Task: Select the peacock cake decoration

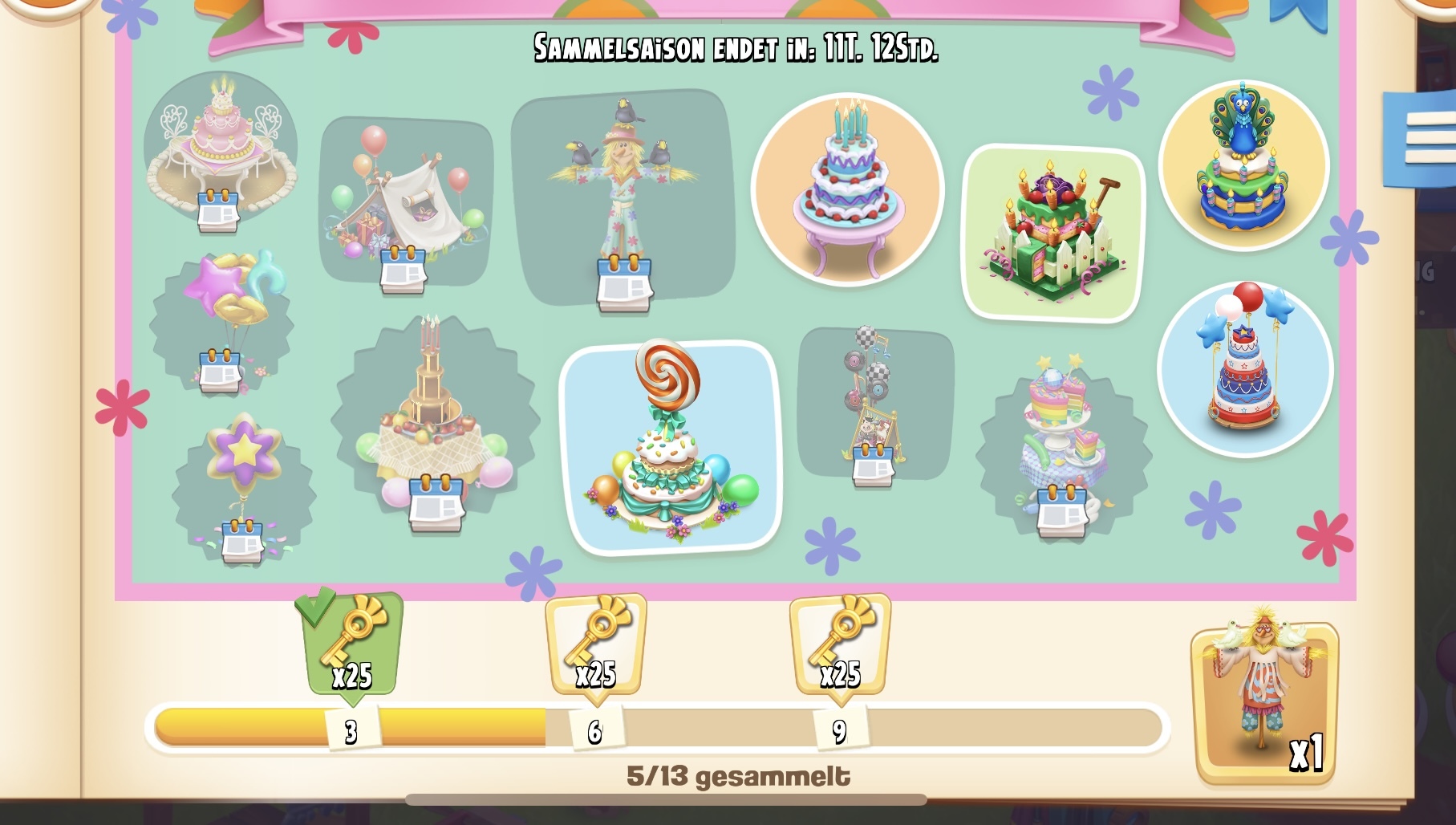Action: tap(1243, 164)
